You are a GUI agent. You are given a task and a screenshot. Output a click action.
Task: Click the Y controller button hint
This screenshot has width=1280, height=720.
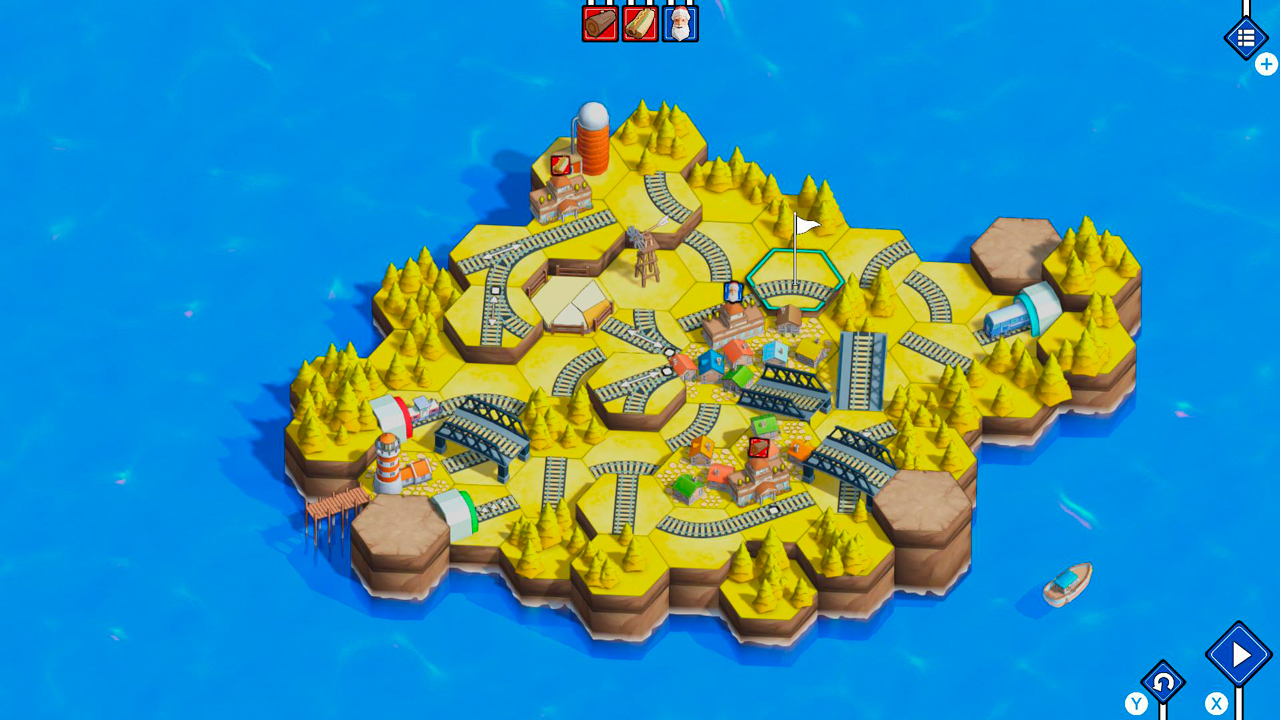click(1136, 703)
